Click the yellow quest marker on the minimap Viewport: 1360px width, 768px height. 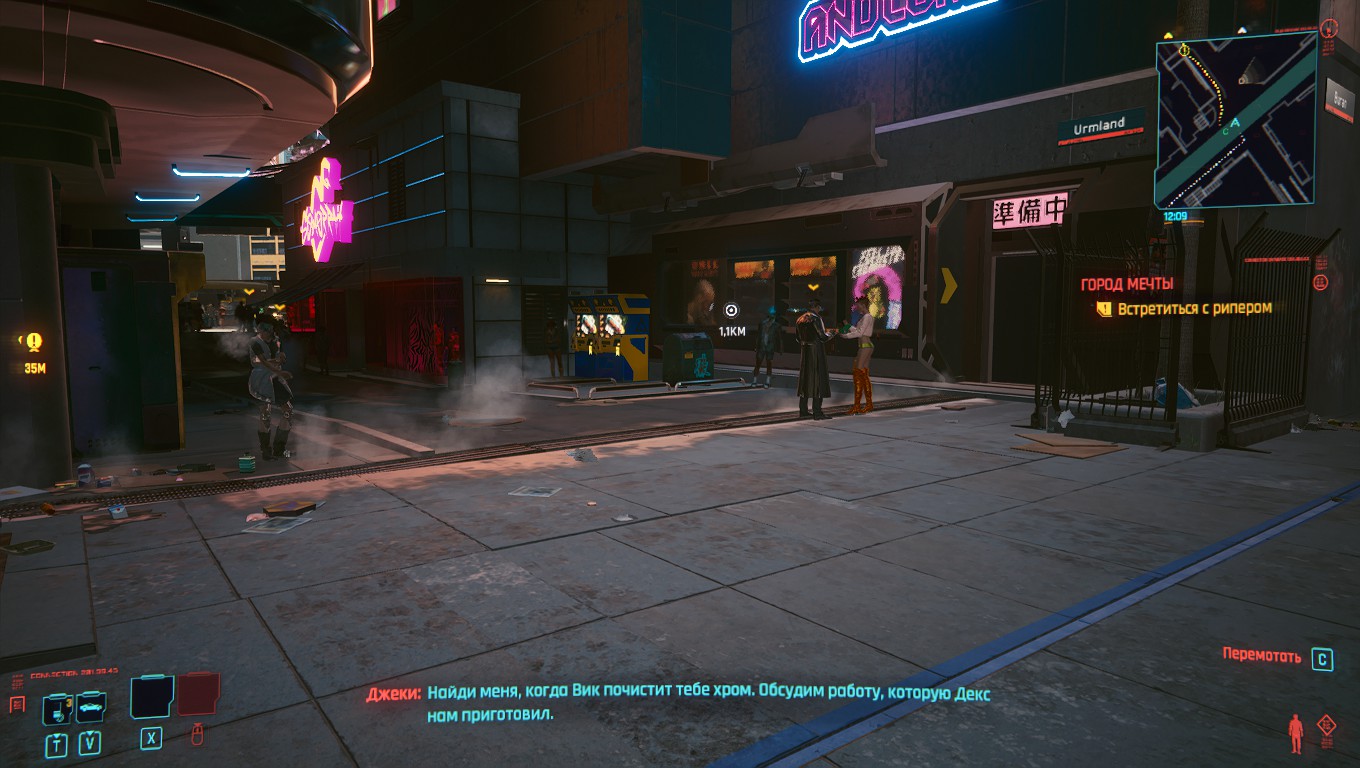(1184, 49)
